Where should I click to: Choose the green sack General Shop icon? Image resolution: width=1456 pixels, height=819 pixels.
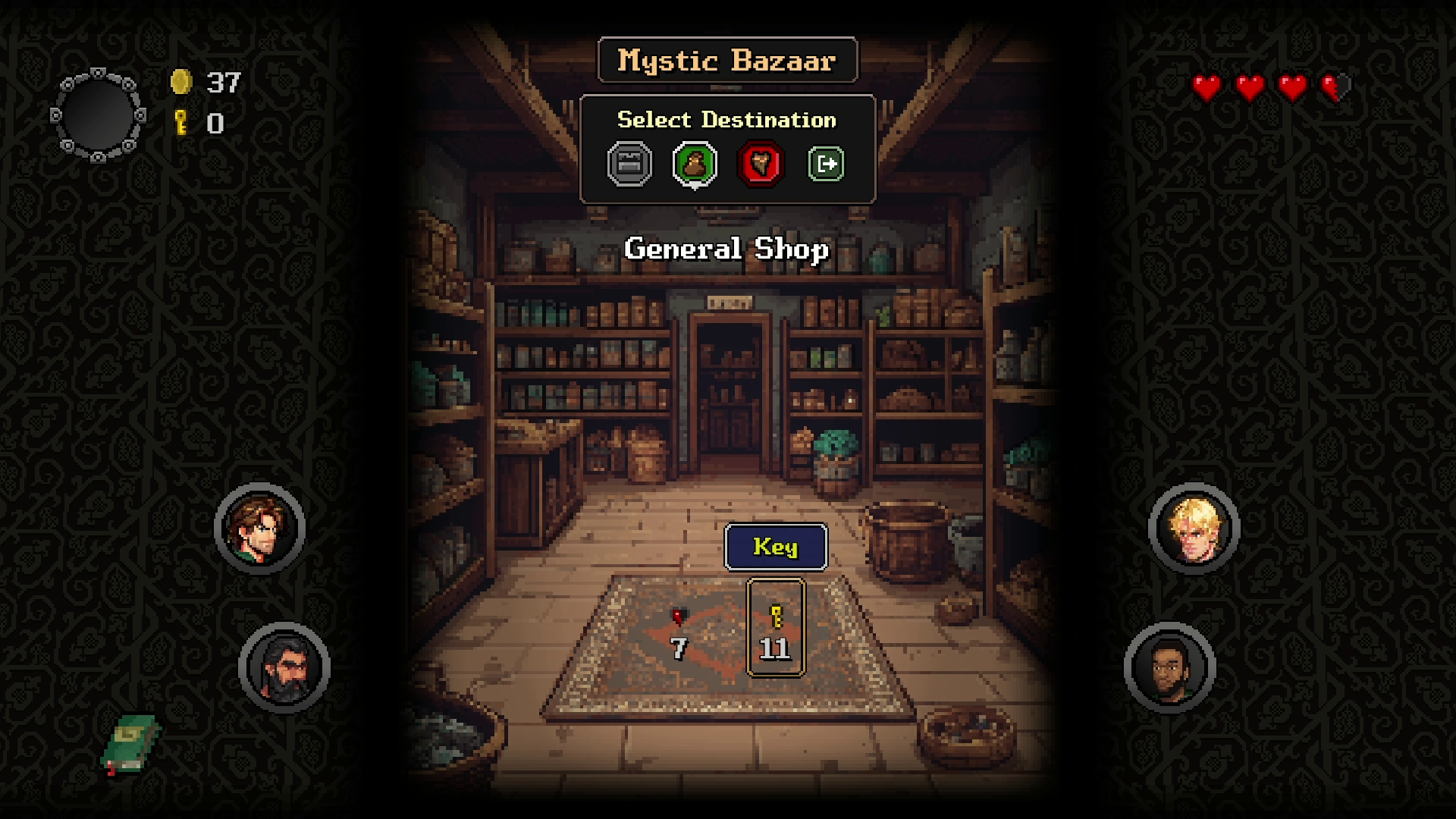695,164
